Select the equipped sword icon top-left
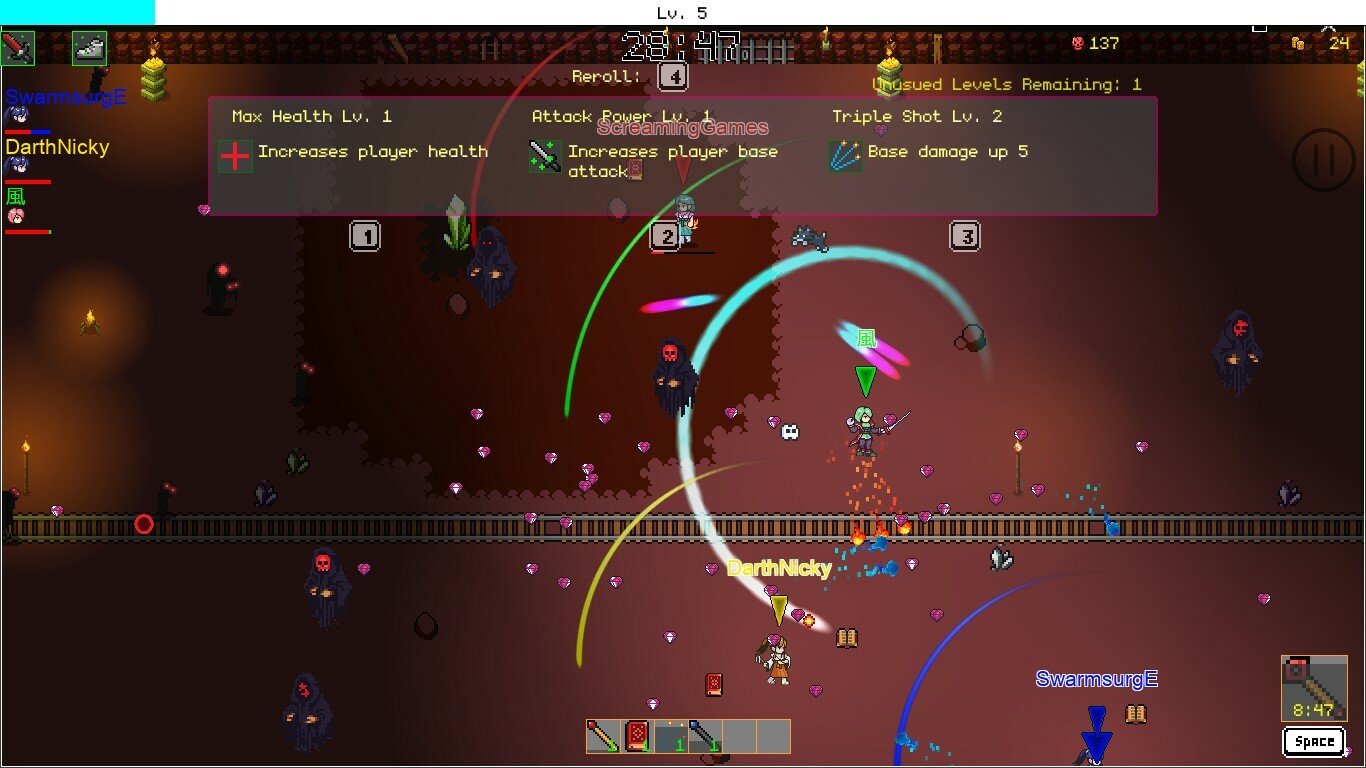The height and width of the screenshot is (768, 1366). (18, 48)
